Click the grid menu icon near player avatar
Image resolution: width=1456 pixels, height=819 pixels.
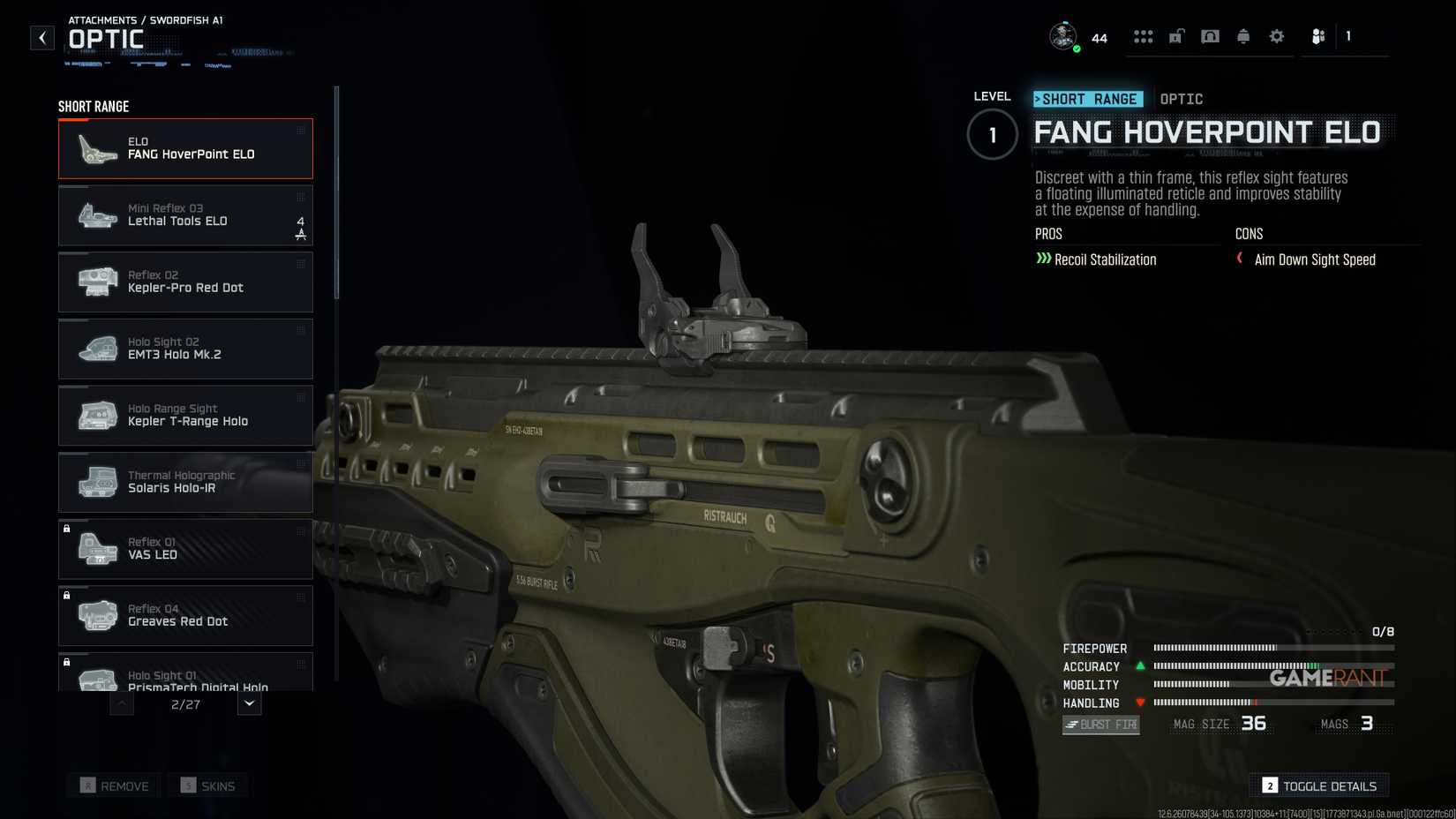point(1145,36)
